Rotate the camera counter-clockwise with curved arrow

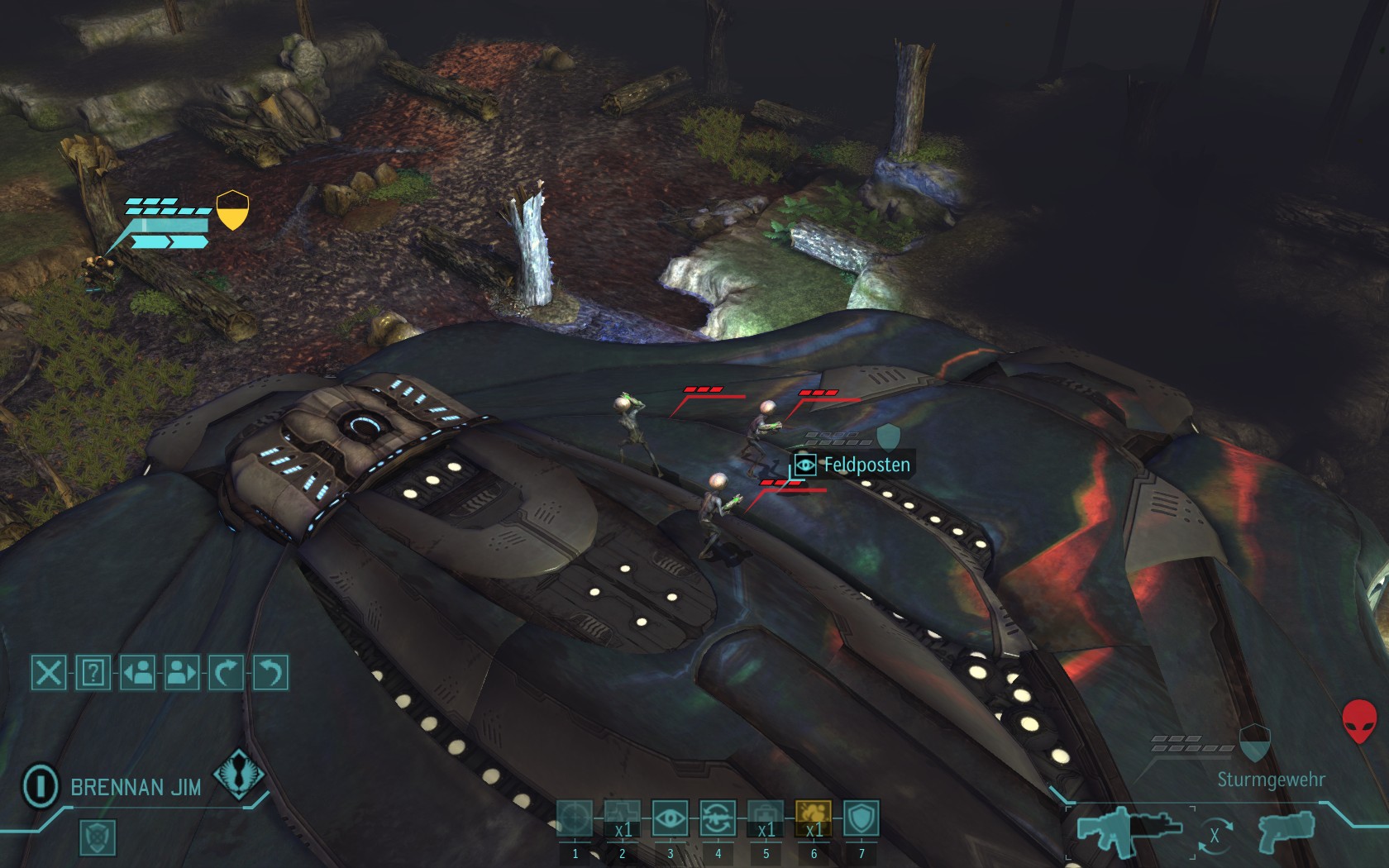point(270,673)
